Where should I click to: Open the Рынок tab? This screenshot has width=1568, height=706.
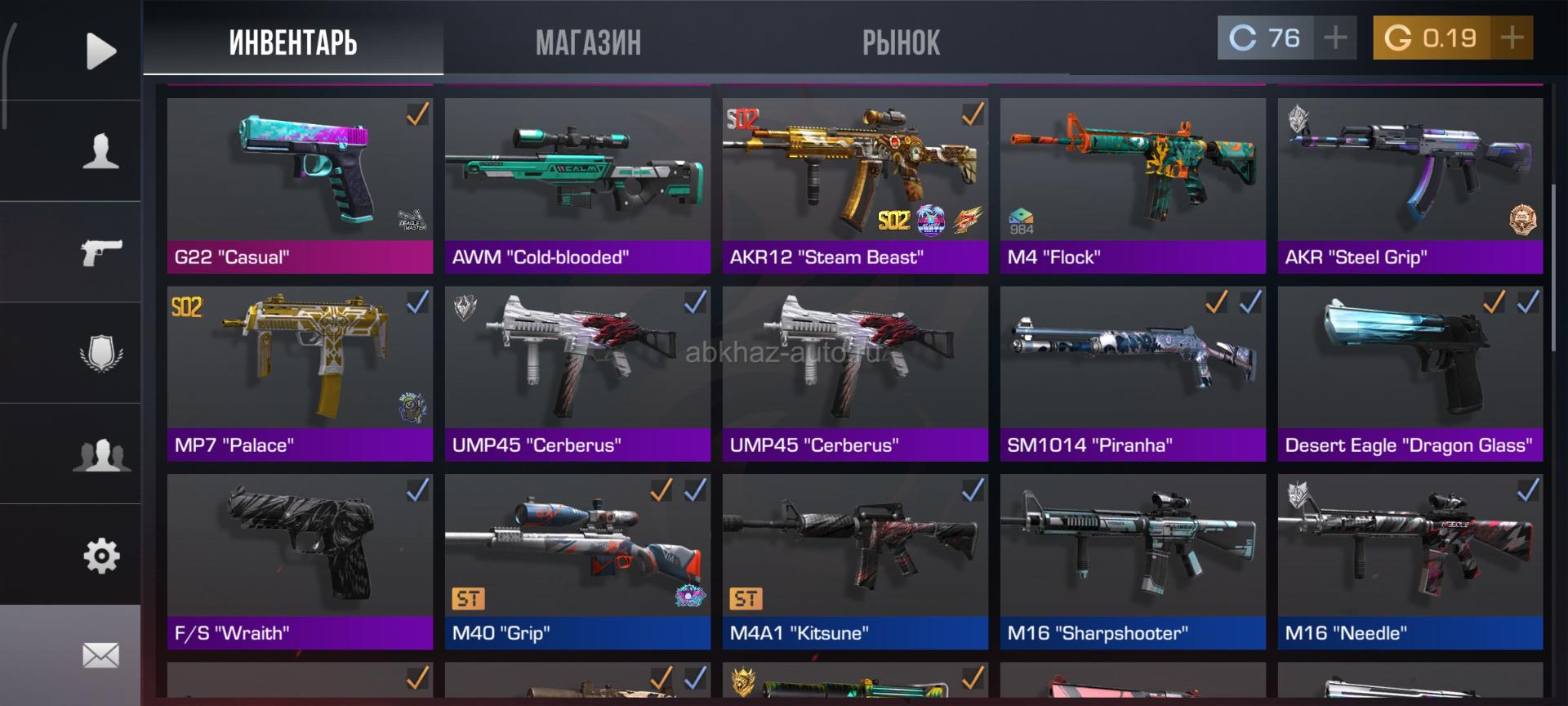(x=901, y=42)
